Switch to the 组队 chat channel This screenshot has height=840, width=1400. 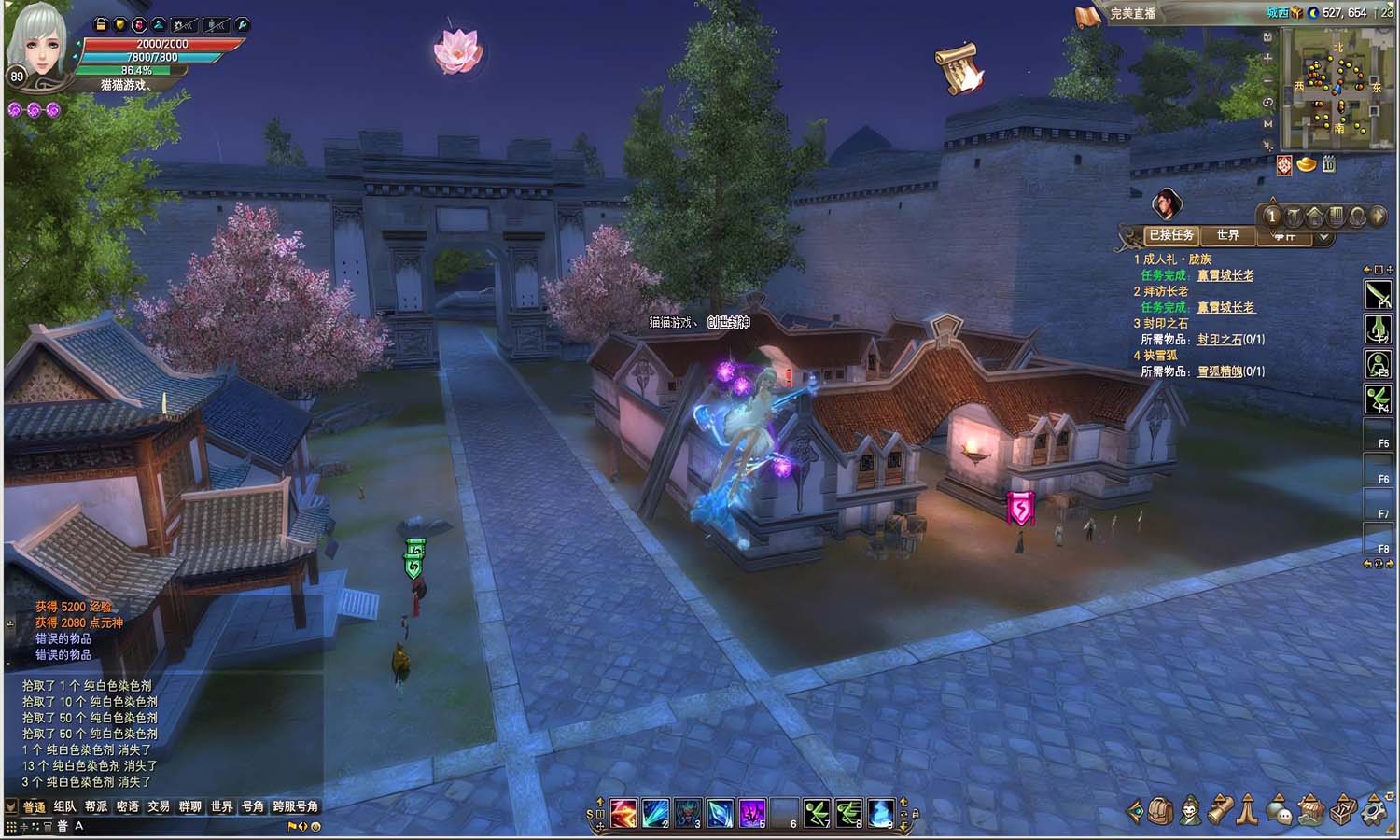[x=65, y=807]
